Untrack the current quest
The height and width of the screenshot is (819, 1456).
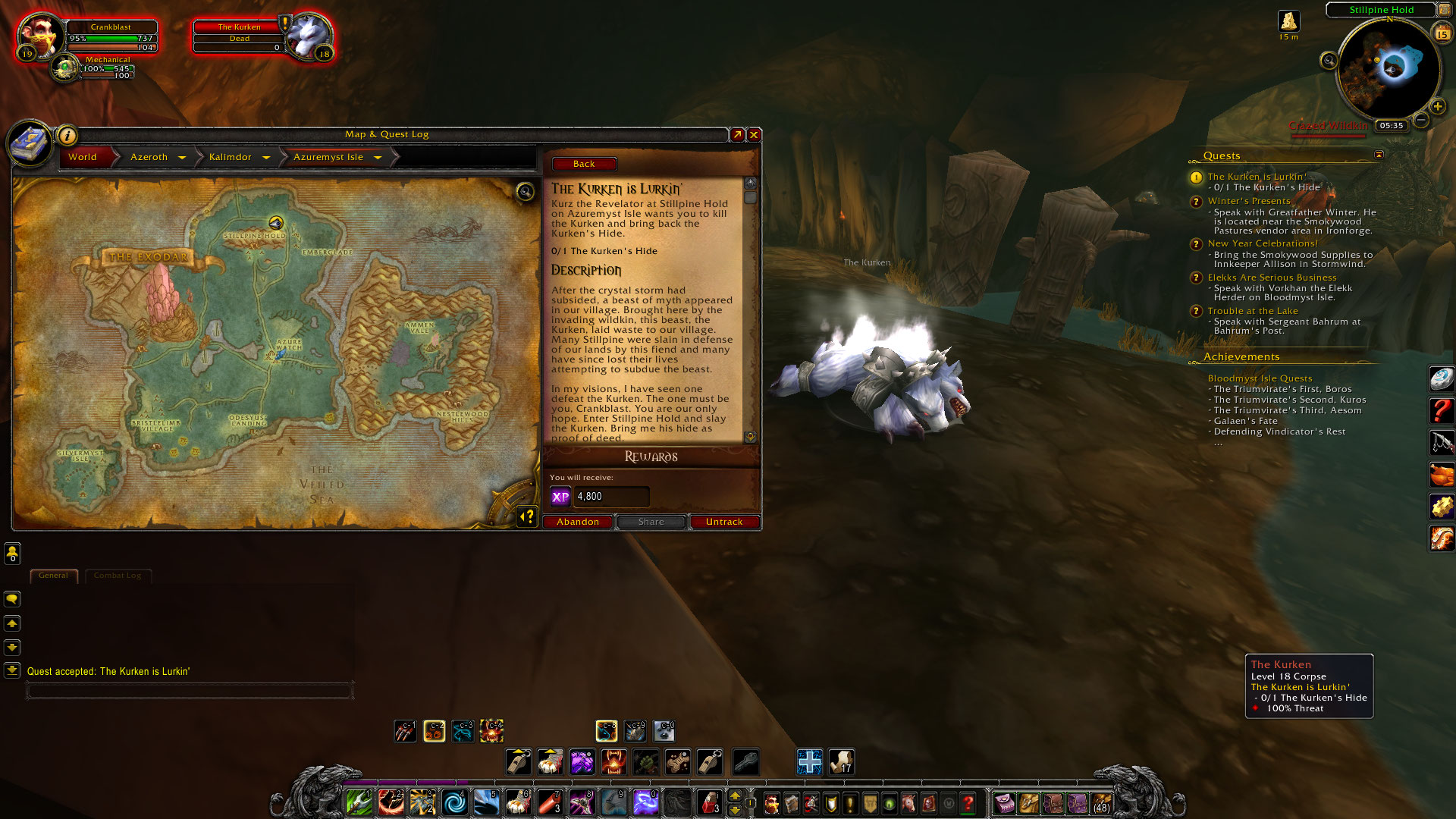click(724, 522)
